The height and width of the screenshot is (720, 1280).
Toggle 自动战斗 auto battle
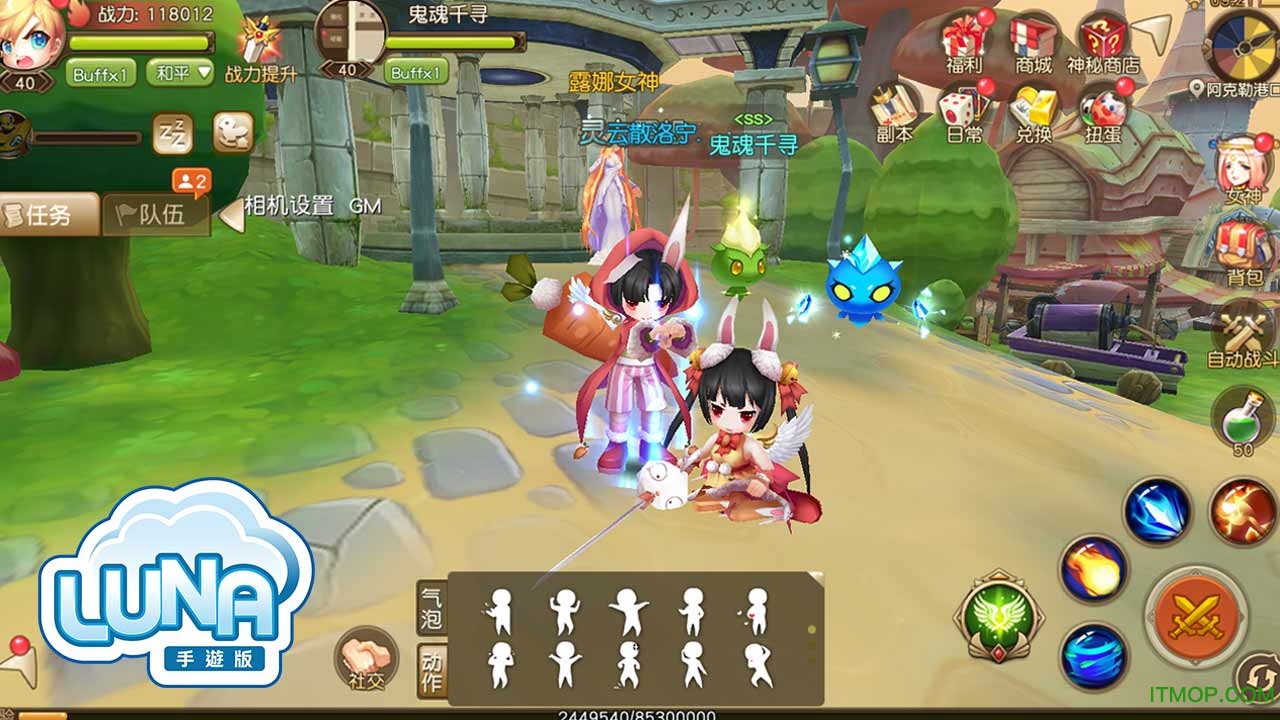point(1243,332)
